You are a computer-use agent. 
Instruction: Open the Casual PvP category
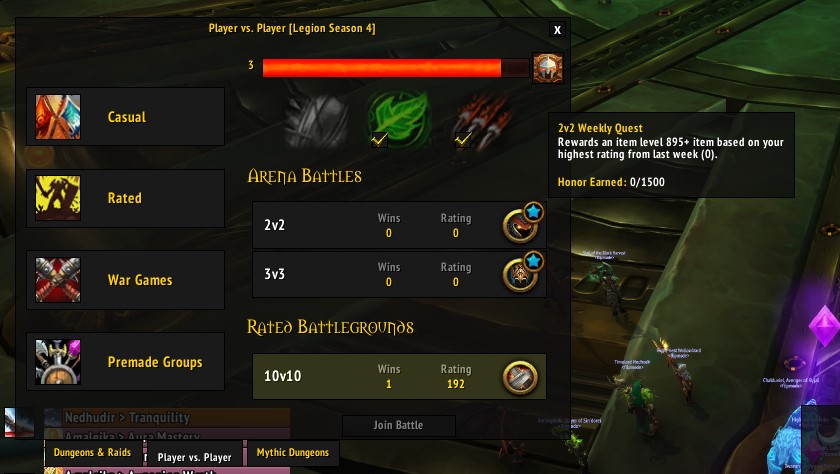126,117
